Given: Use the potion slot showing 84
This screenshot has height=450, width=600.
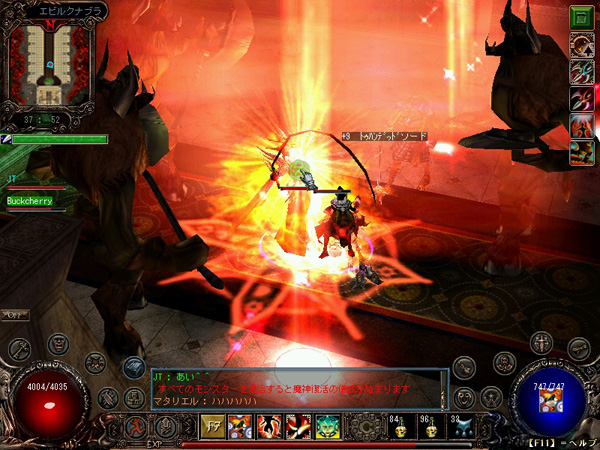Looking at the screenshot, I should pyautogui.click(x=398, y=426).
